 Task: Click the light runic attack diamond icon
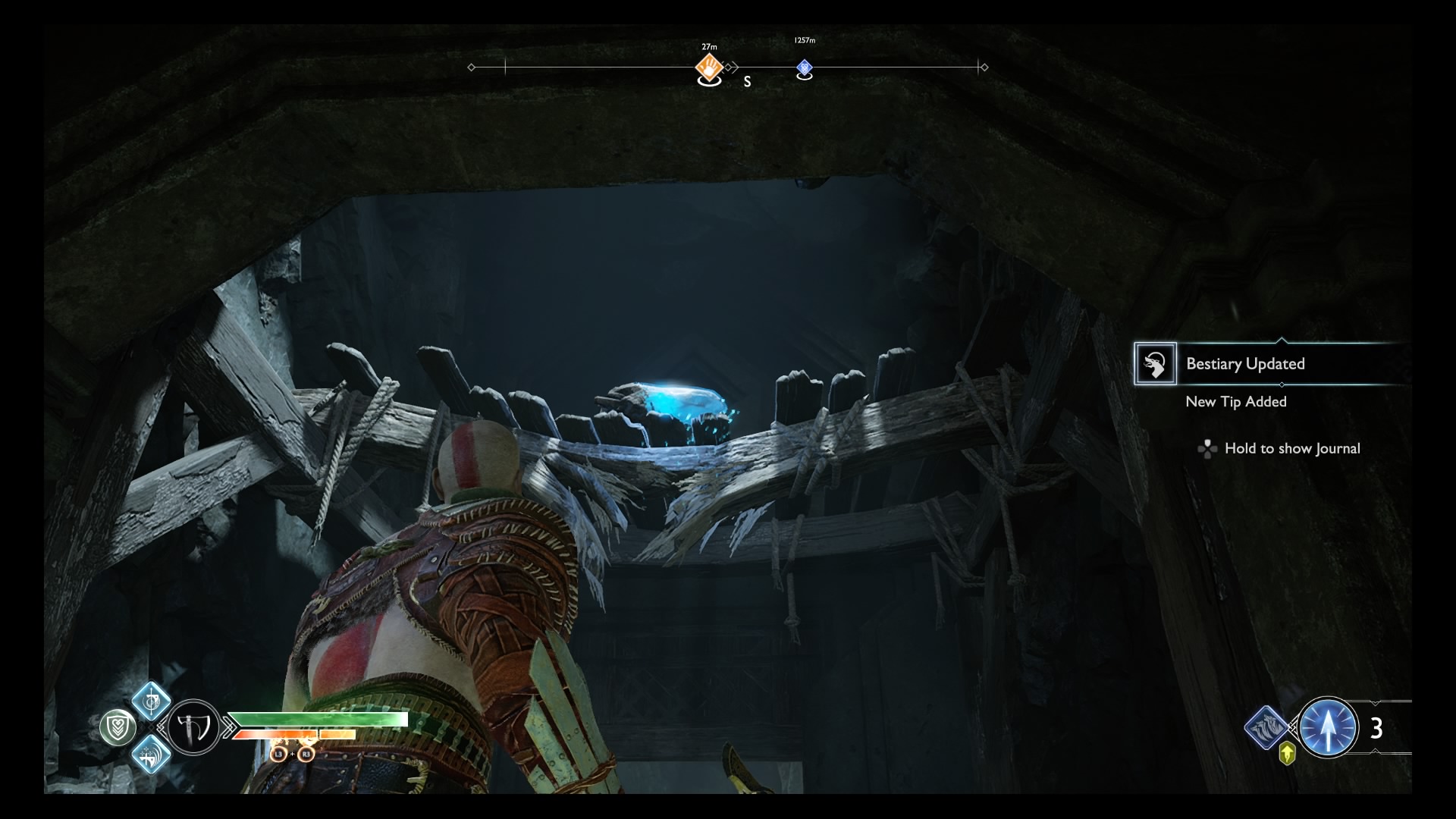(151, 702)
